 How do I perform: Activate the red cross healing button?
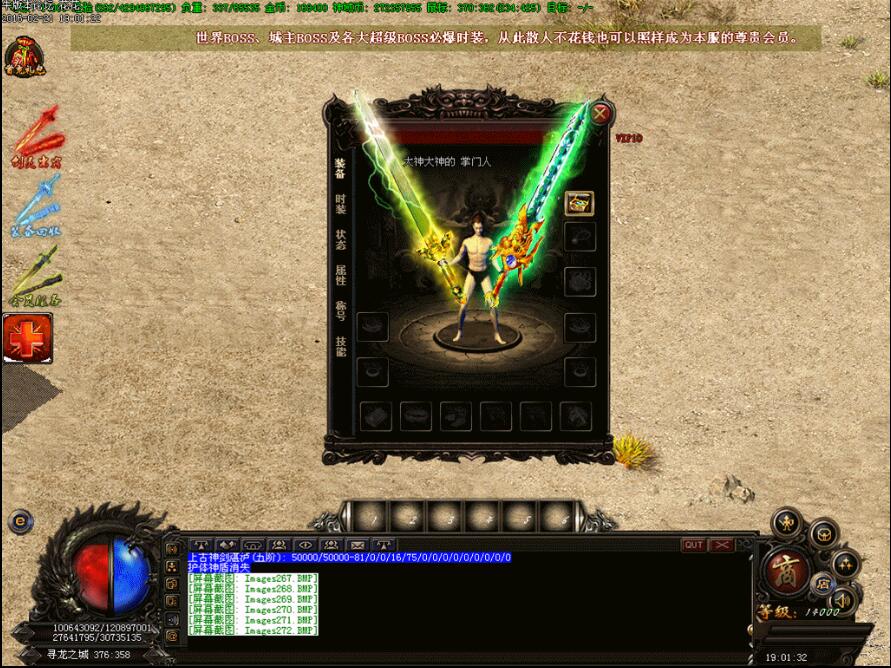28,338
